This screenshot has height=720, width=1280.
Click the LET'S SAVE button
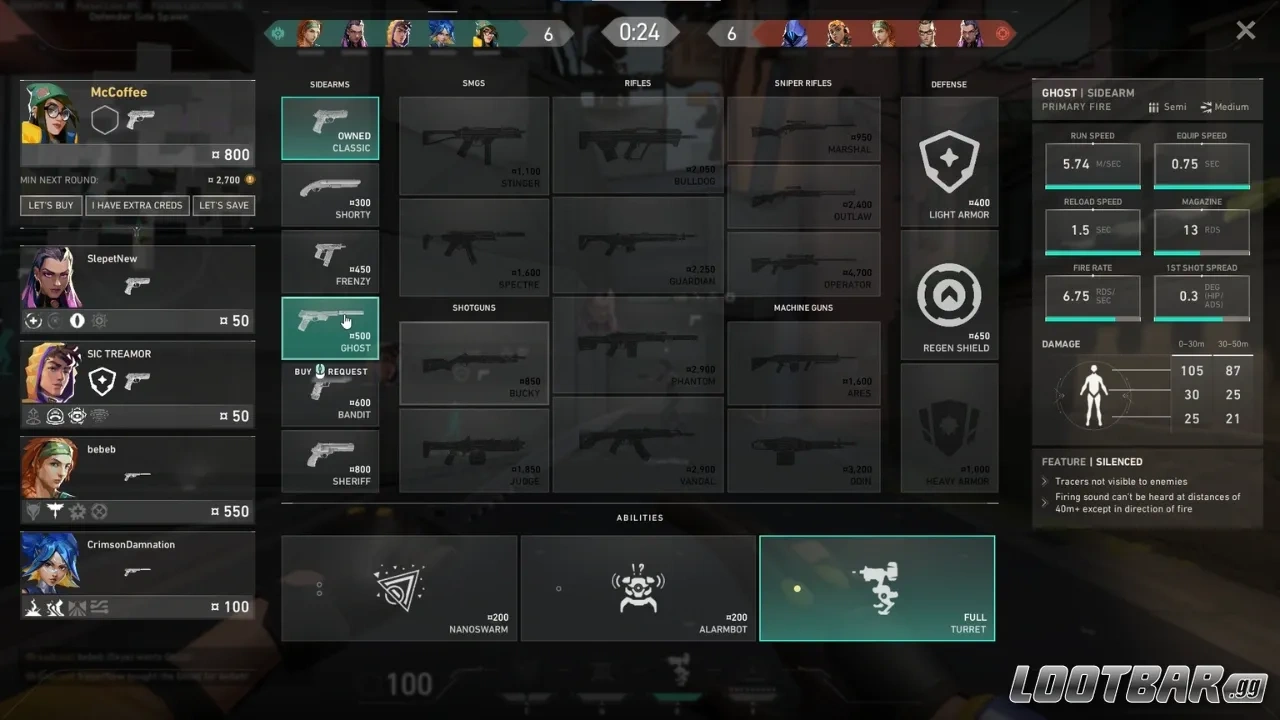pyautogui.click(x=223, y=205)
